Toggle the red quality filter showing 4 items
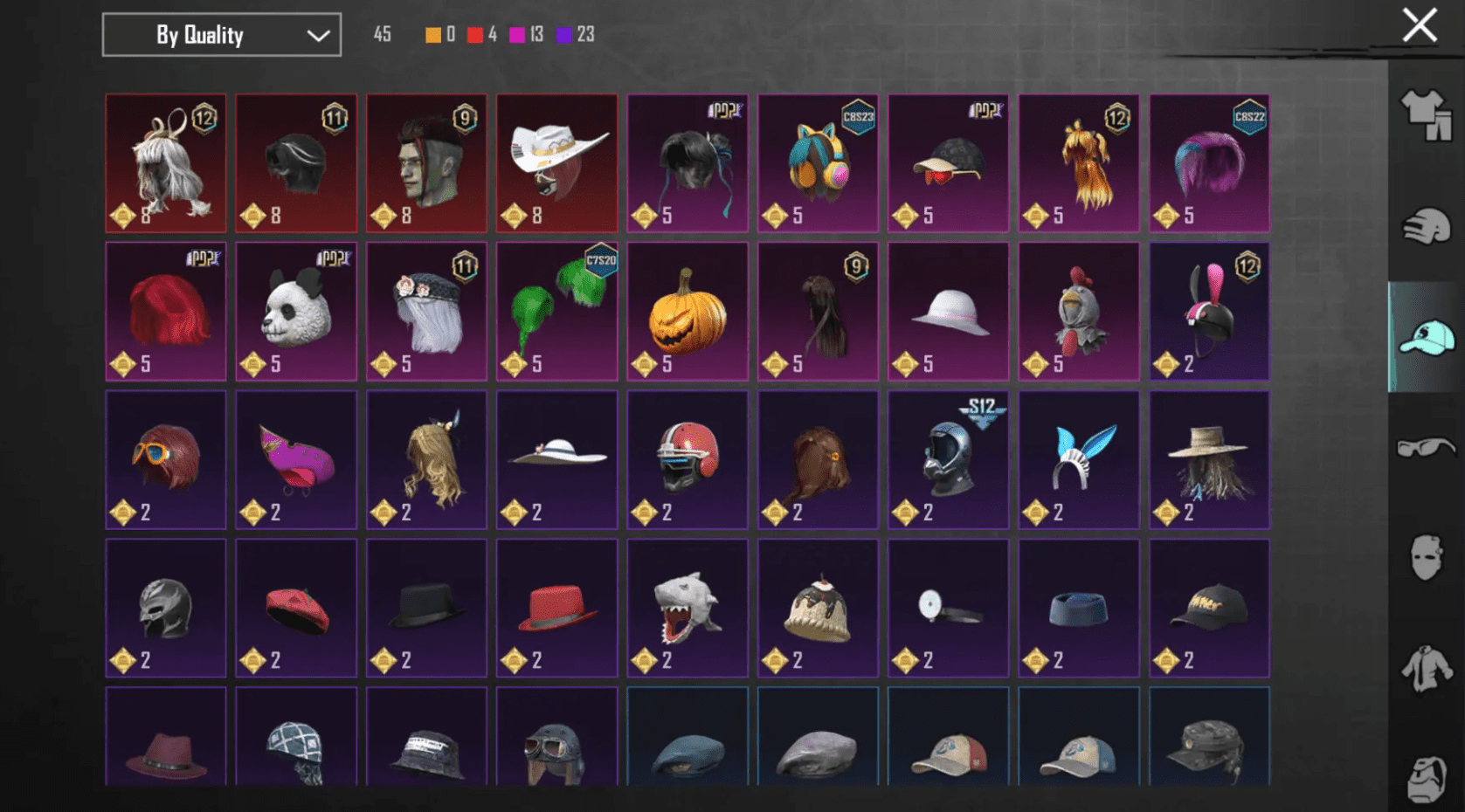Image resolution: width=1465 pixels, height=812 pixels. tap(475, 35)
